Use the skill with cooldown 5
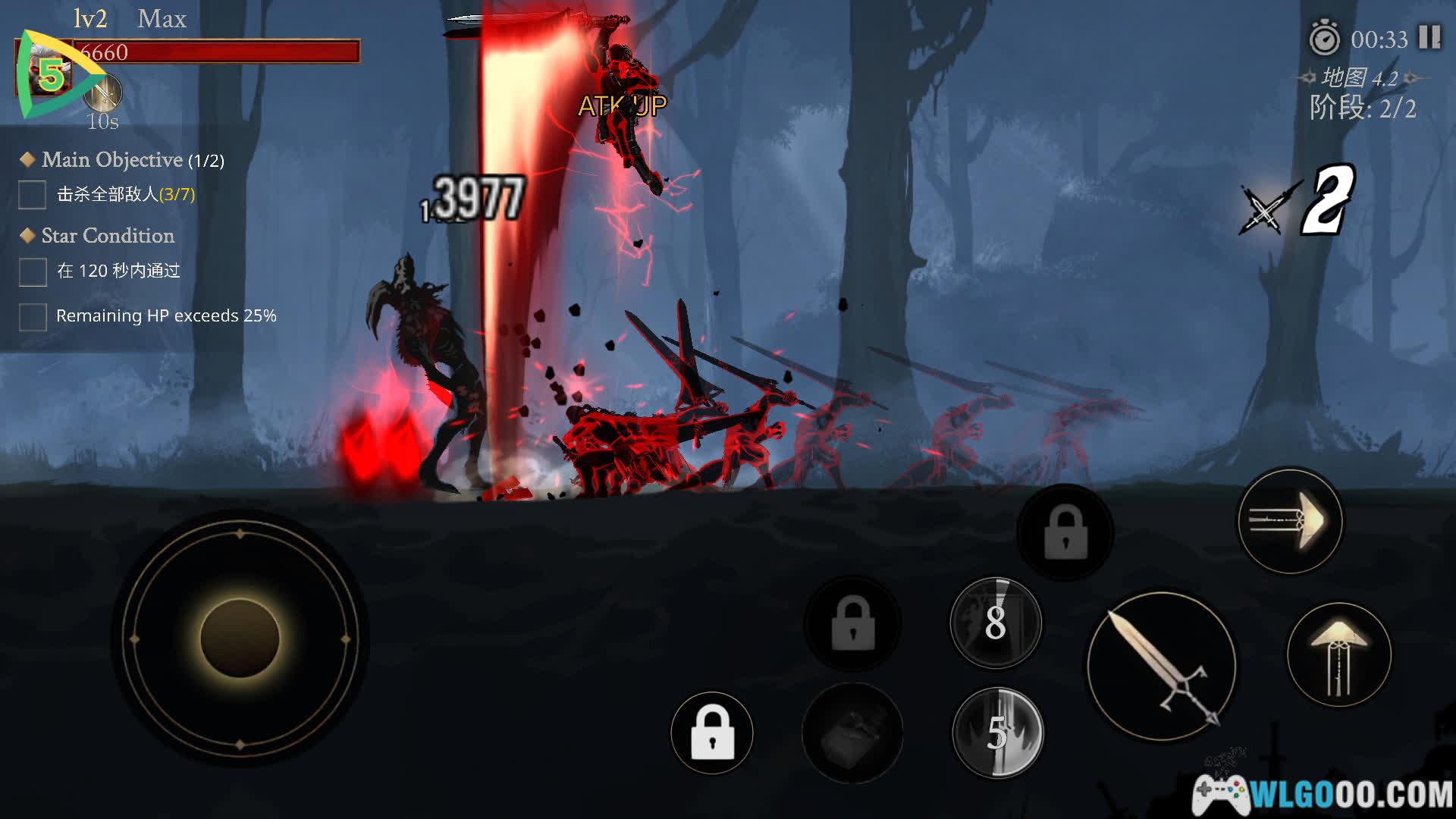 [997, 733]
